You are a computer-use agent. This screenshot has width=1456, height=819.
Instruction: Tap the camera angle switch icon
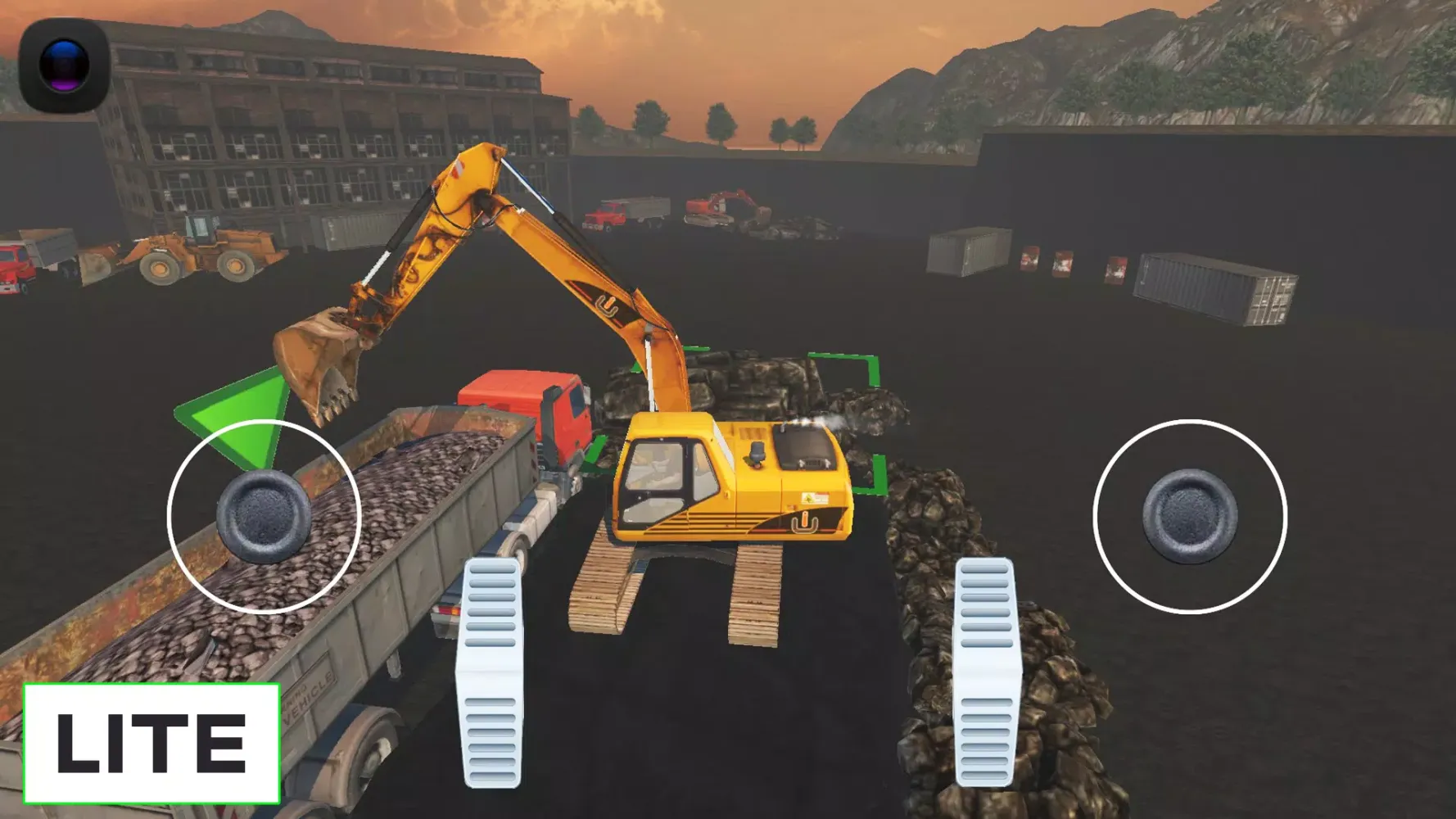coord(64,64)
